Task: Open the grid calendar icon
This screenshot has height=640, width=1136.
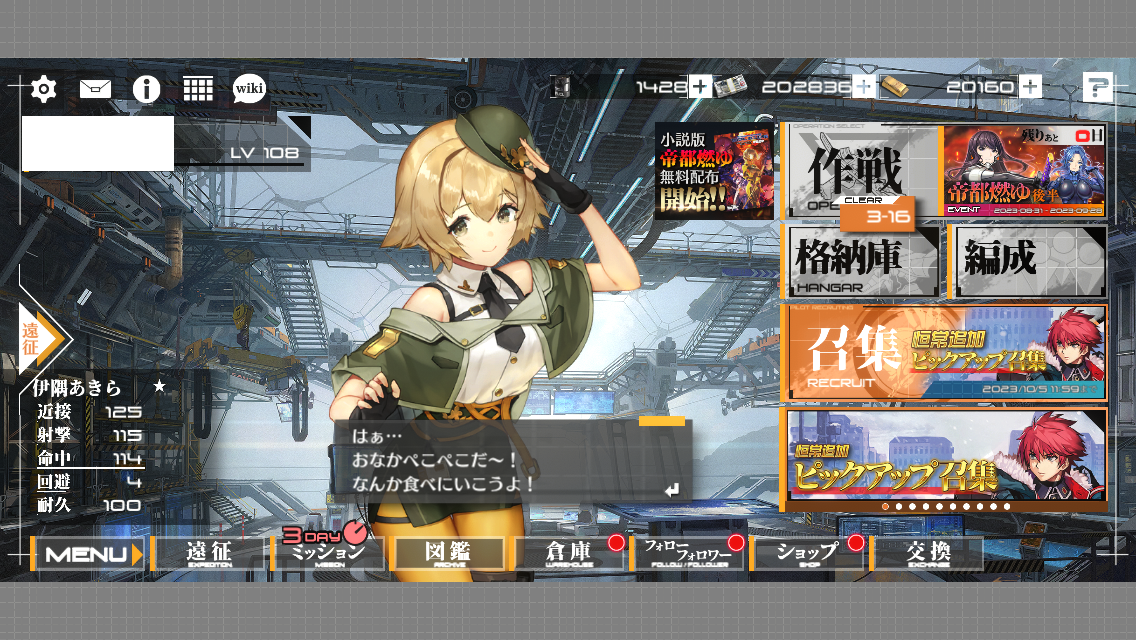Action: tap(198, 89)
